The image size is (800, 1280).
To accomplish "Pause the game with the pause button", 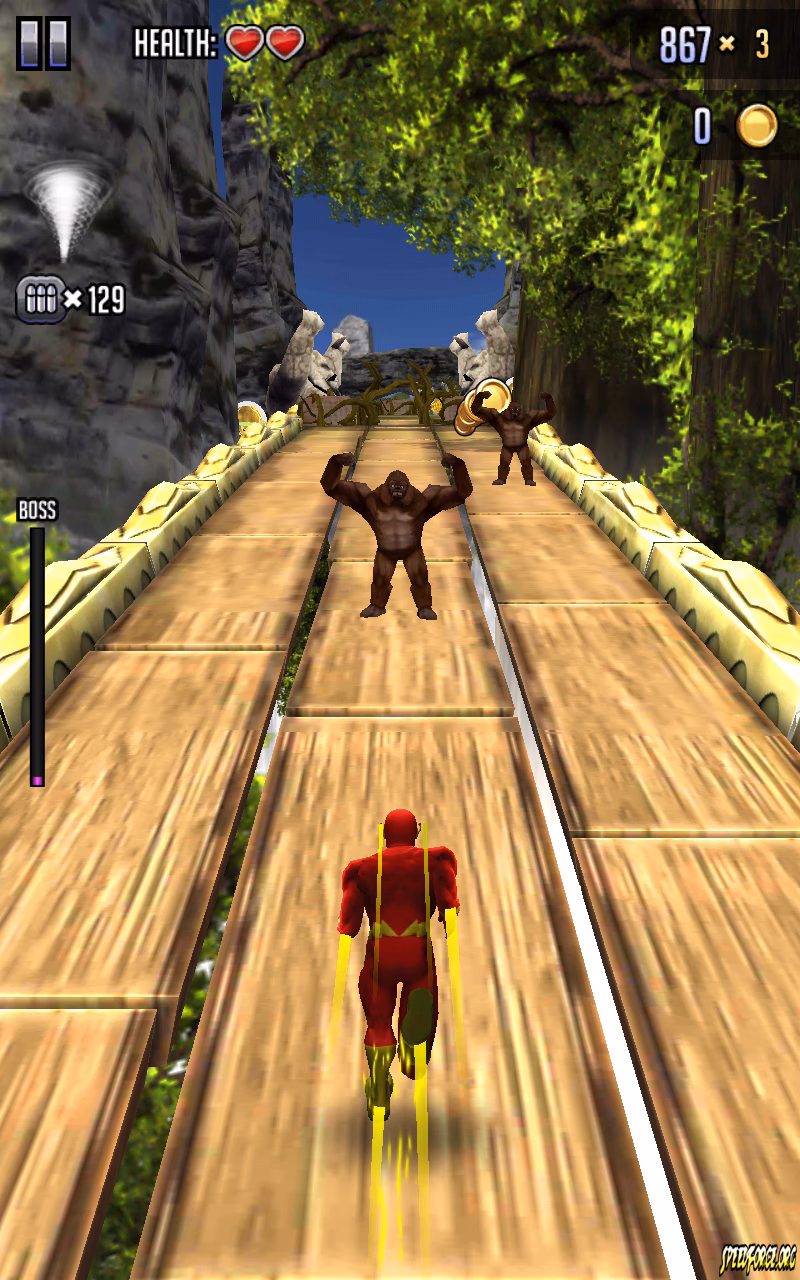I will 43,44.
